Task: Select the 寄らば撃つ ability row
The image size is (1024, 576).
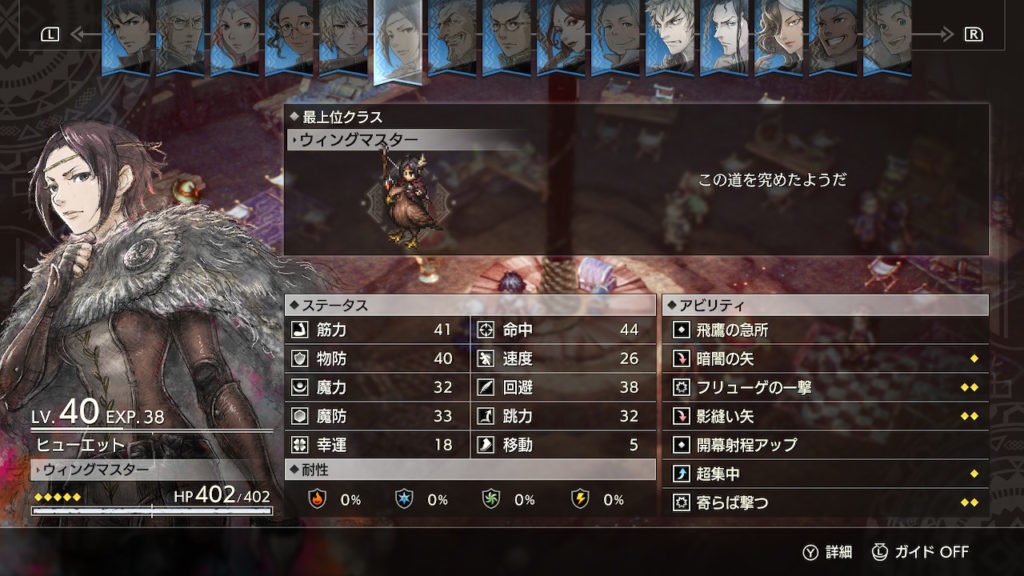Action: 823,502
